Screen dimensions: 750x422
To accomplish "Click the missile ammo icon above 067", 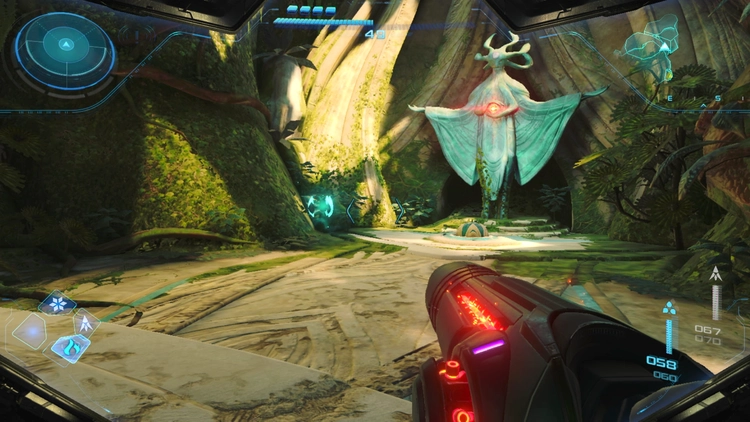I will [x=716, y=273].
